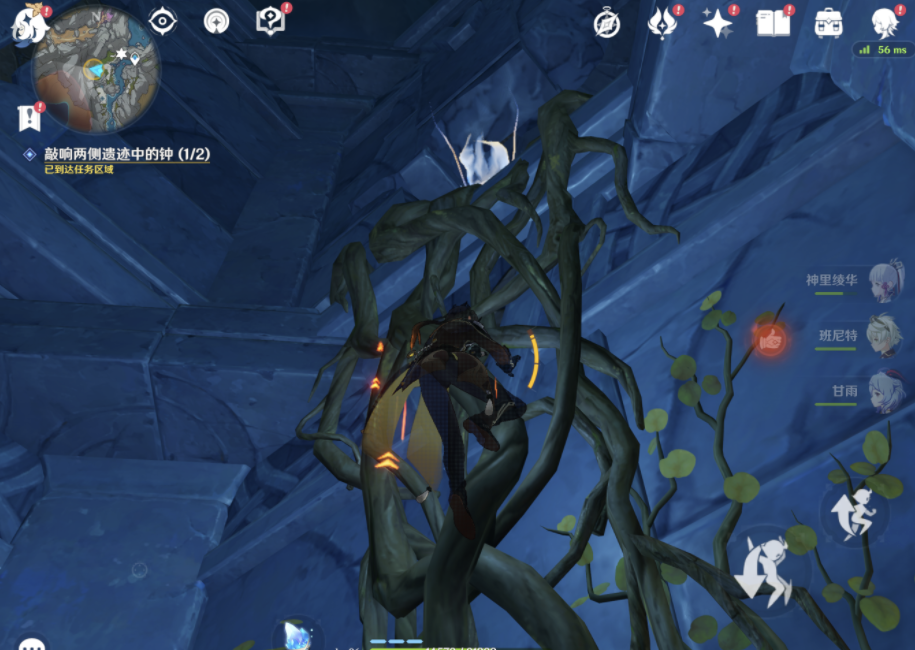Switch to party member 甘雨
915x650 pixels.
[x=883, y=391]
